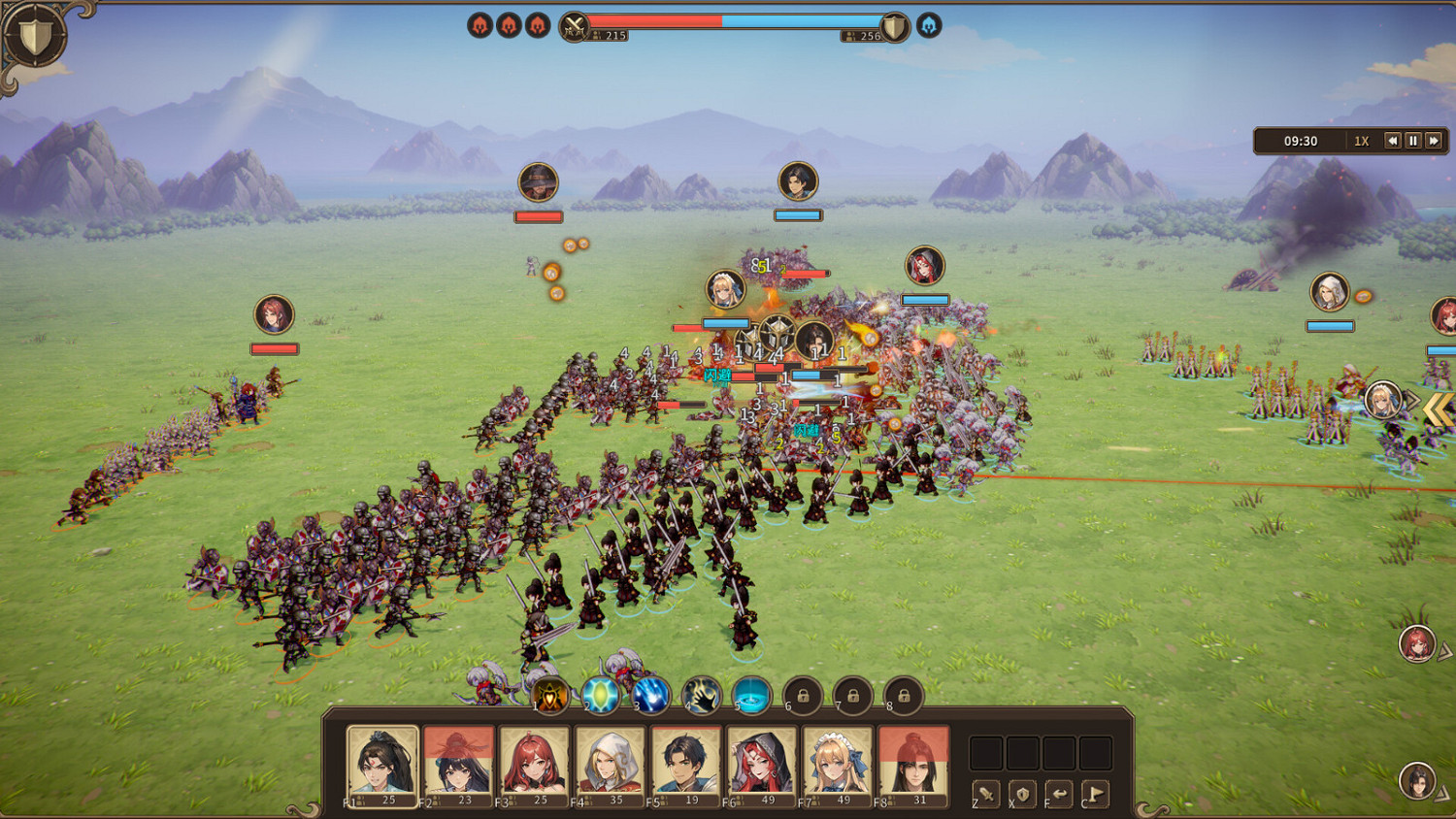Collapse the right panel via double chevron

tap(1440, 410)
